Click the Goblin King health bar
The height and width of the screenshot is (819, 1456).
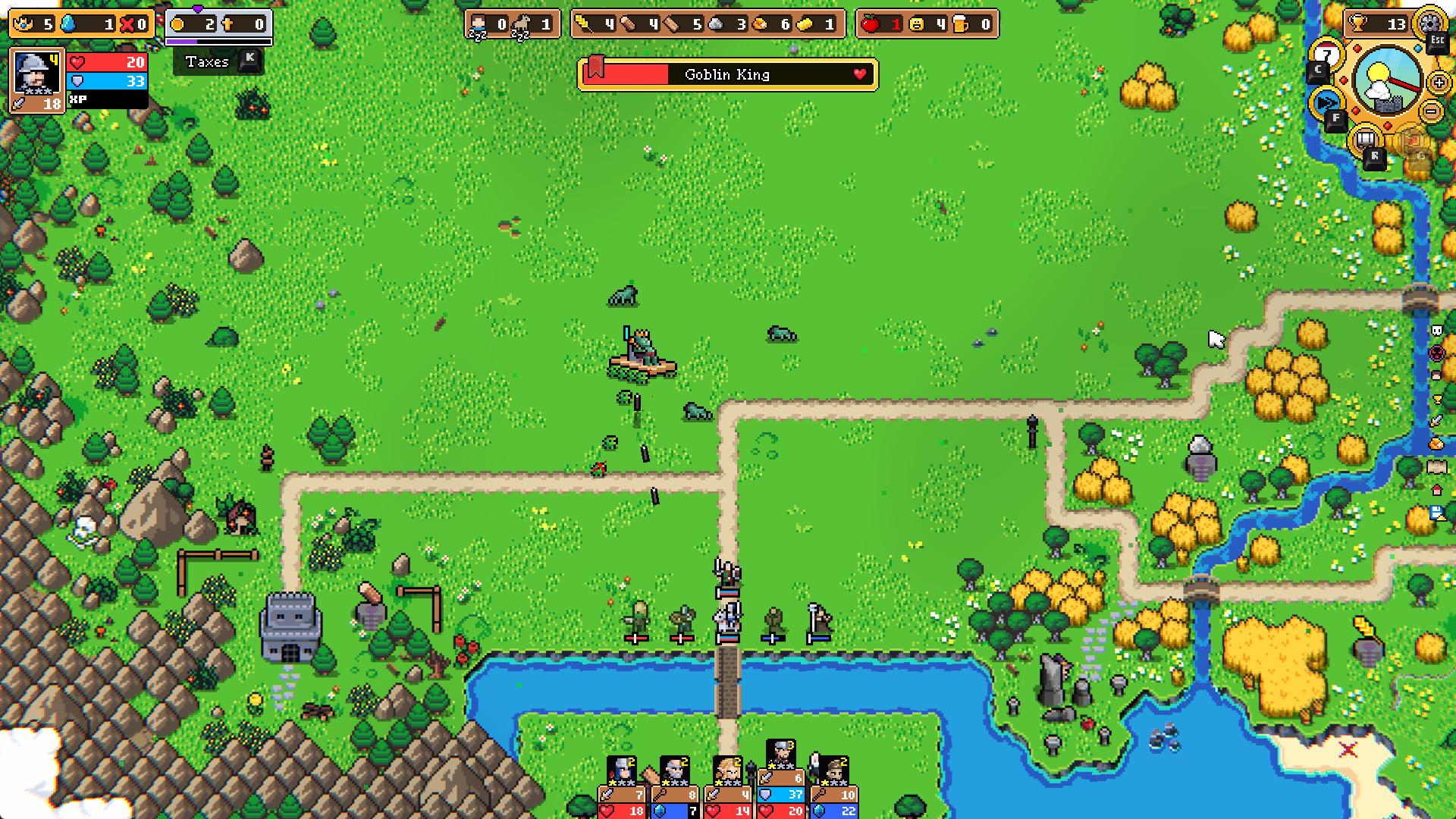click(726, 75)
